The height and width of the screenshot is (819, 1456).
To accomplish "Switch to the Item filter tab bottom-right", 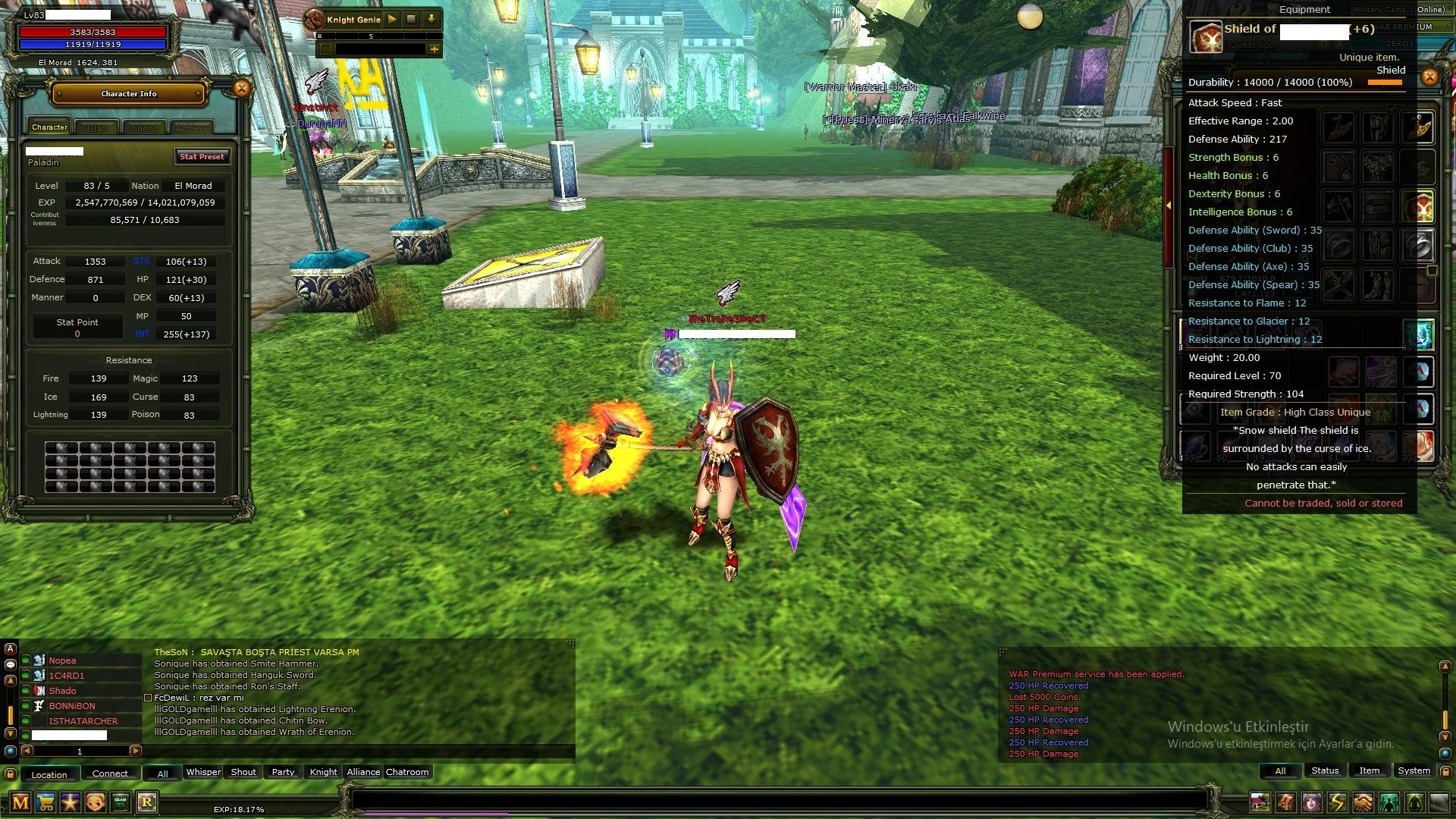I will (x=1370, y=770).
